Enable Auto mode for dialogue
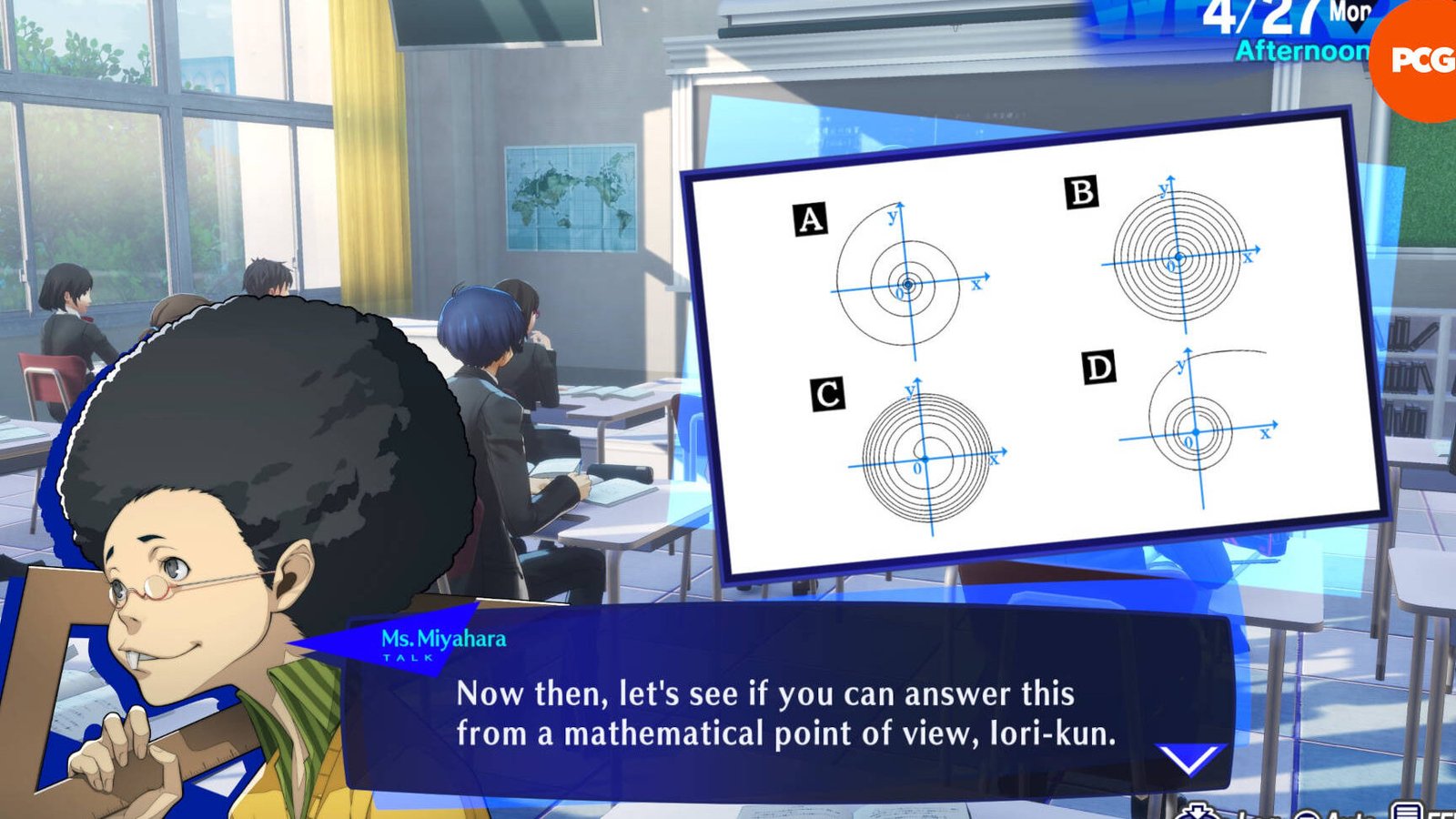Viewport: 1456px width, 819px height. coord(1309,815)
